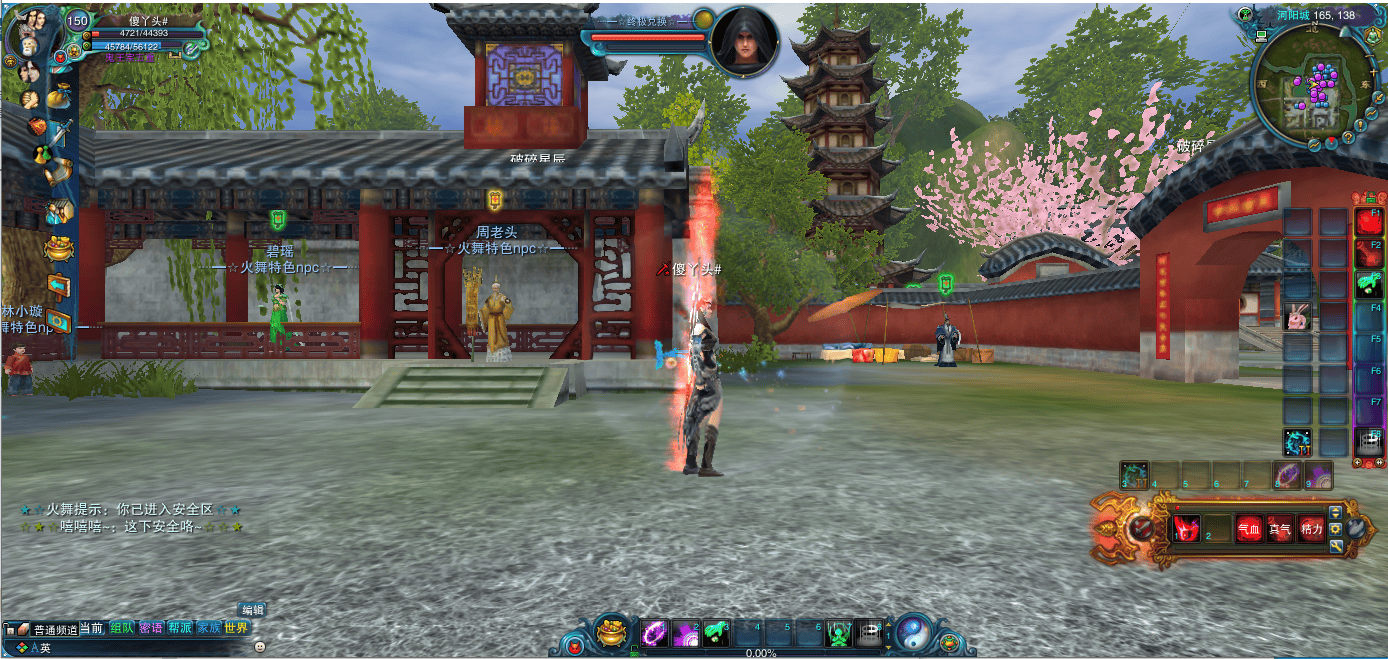Select the pink rabbit pet slot
Image resolution: width=1388 pixels, height=659 pixels.
pyautogui.click(x=1297, y=318)
